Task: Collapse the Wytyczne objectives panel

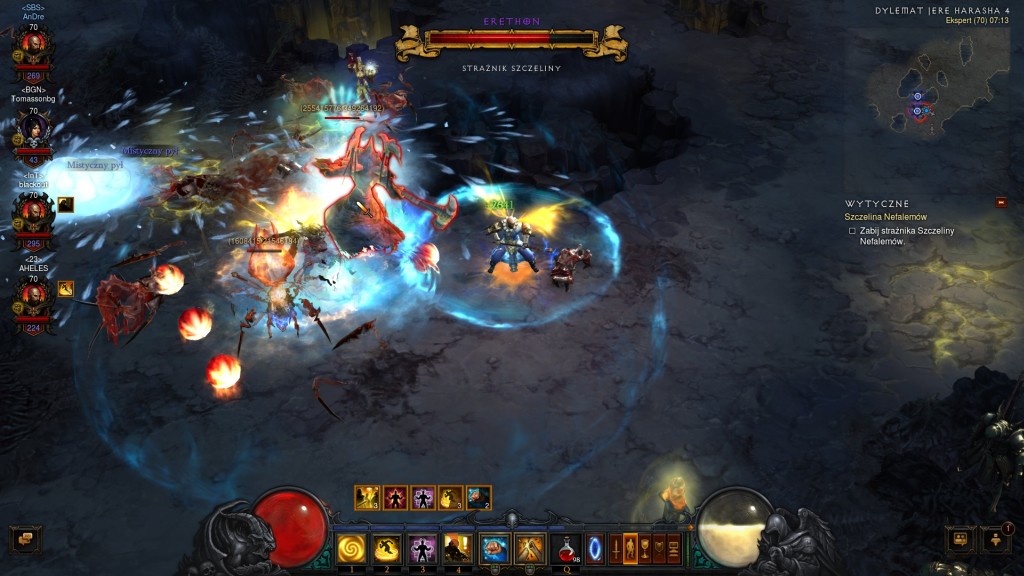Action: 1001,202
